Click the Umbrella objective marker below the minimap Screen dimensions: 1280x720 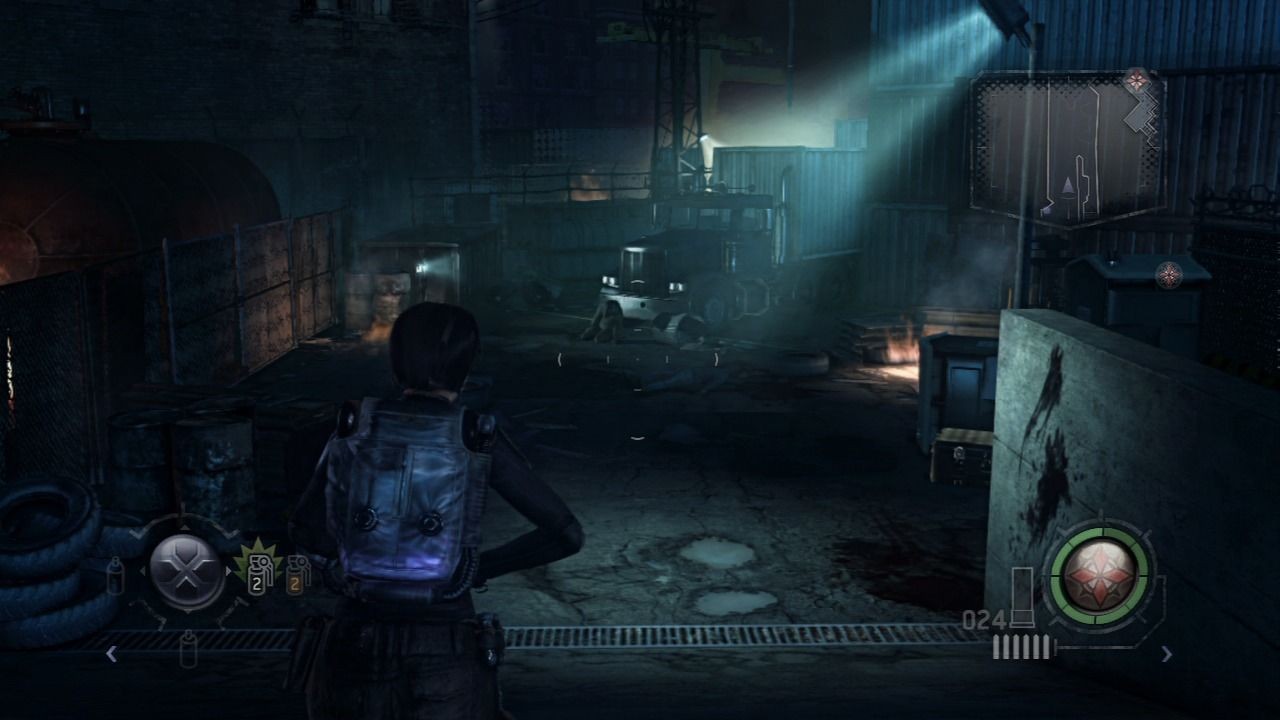click(1167, 274)
